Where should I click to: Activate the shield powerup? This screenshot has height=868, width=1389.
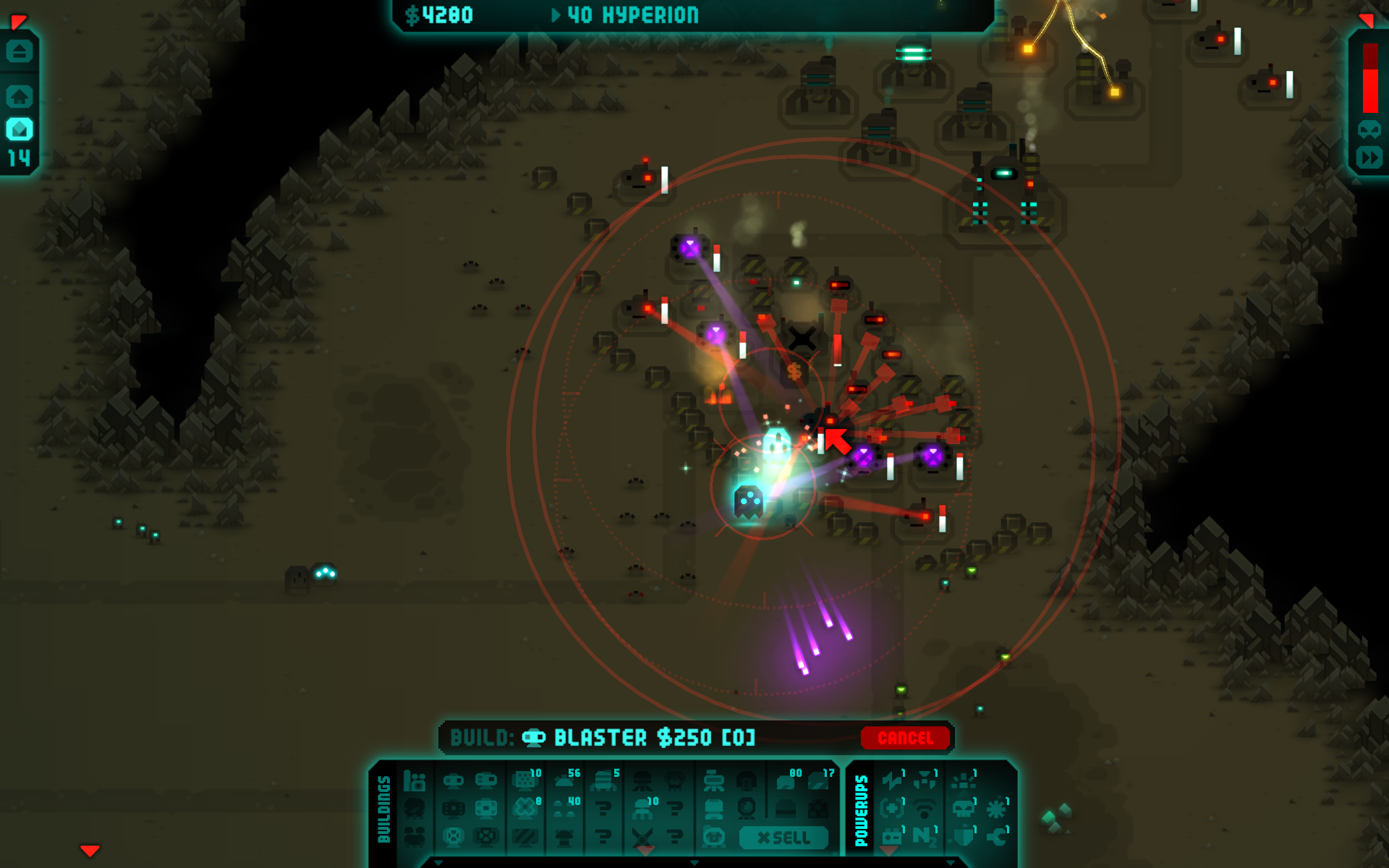tap(964, 836)
